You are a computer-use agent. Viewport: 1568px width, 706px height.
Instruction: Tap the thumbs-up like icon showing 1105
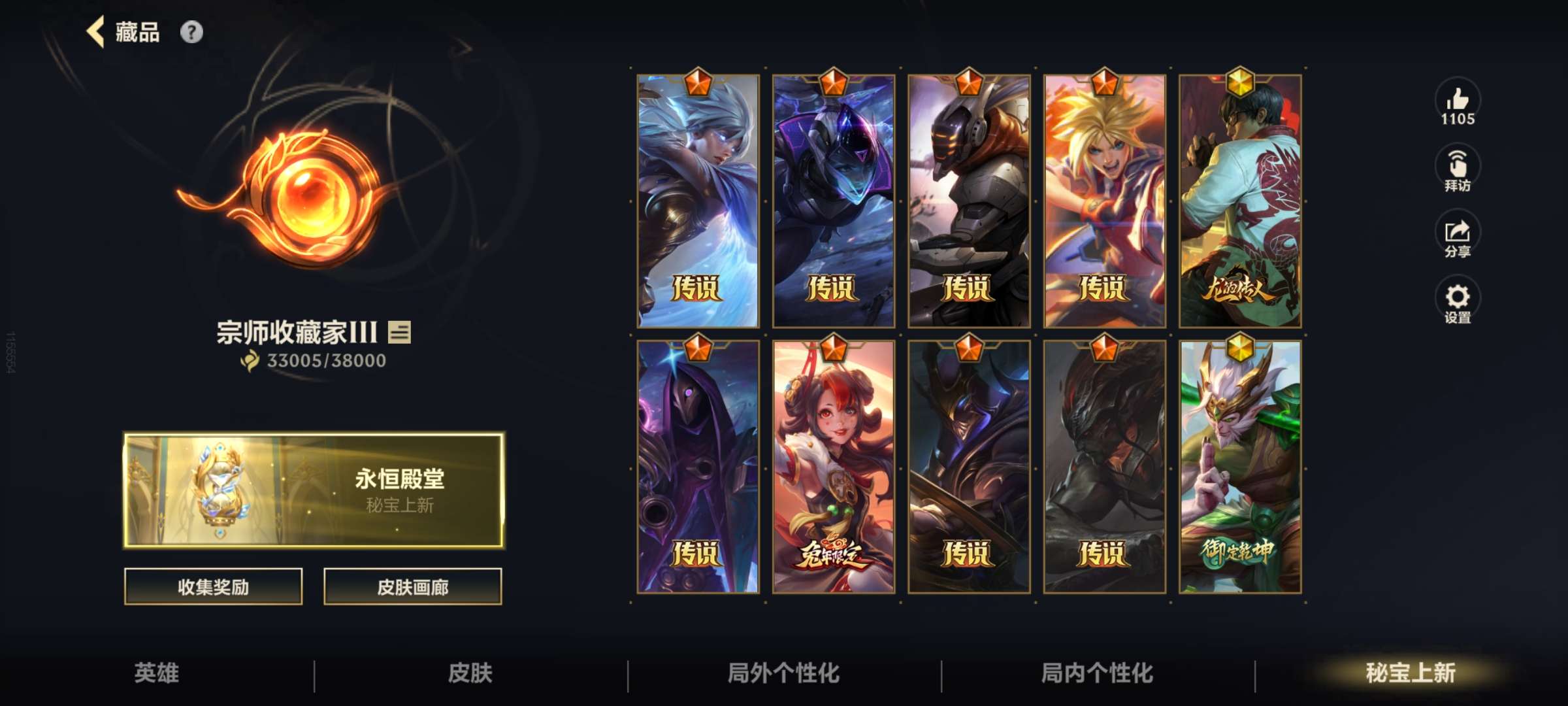click(x=1457, y=101)
